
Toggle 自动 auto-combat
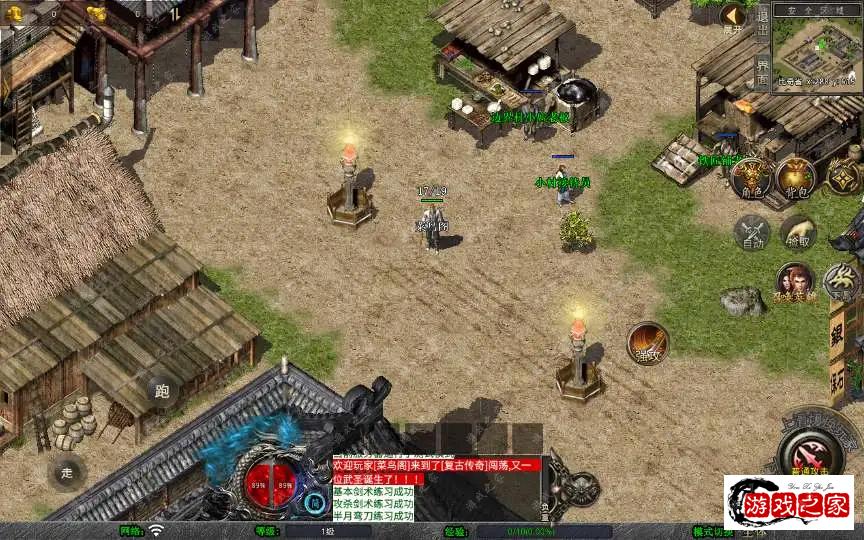(x=751, y=233)
